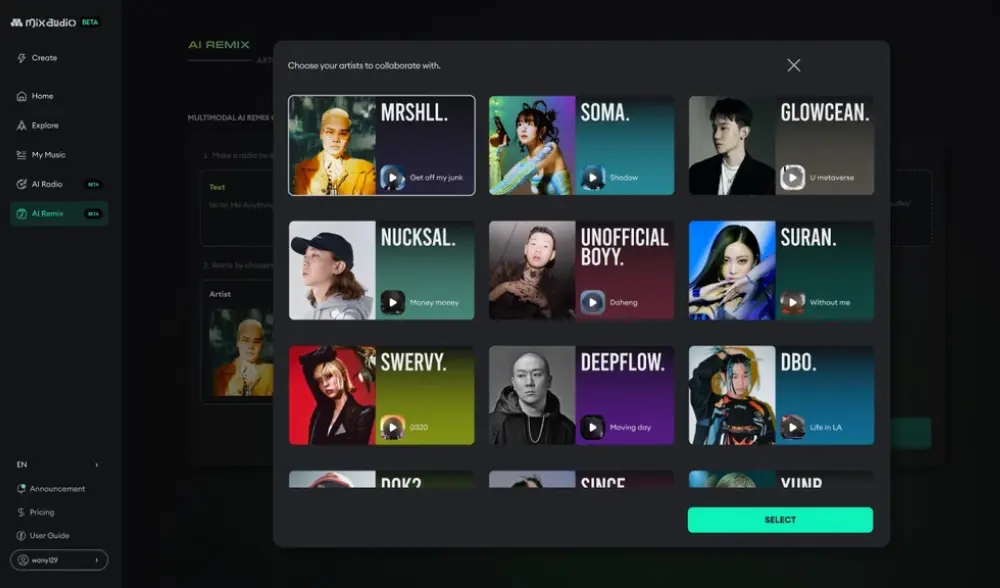Choose the SWERVY artist card

[381, 395]
